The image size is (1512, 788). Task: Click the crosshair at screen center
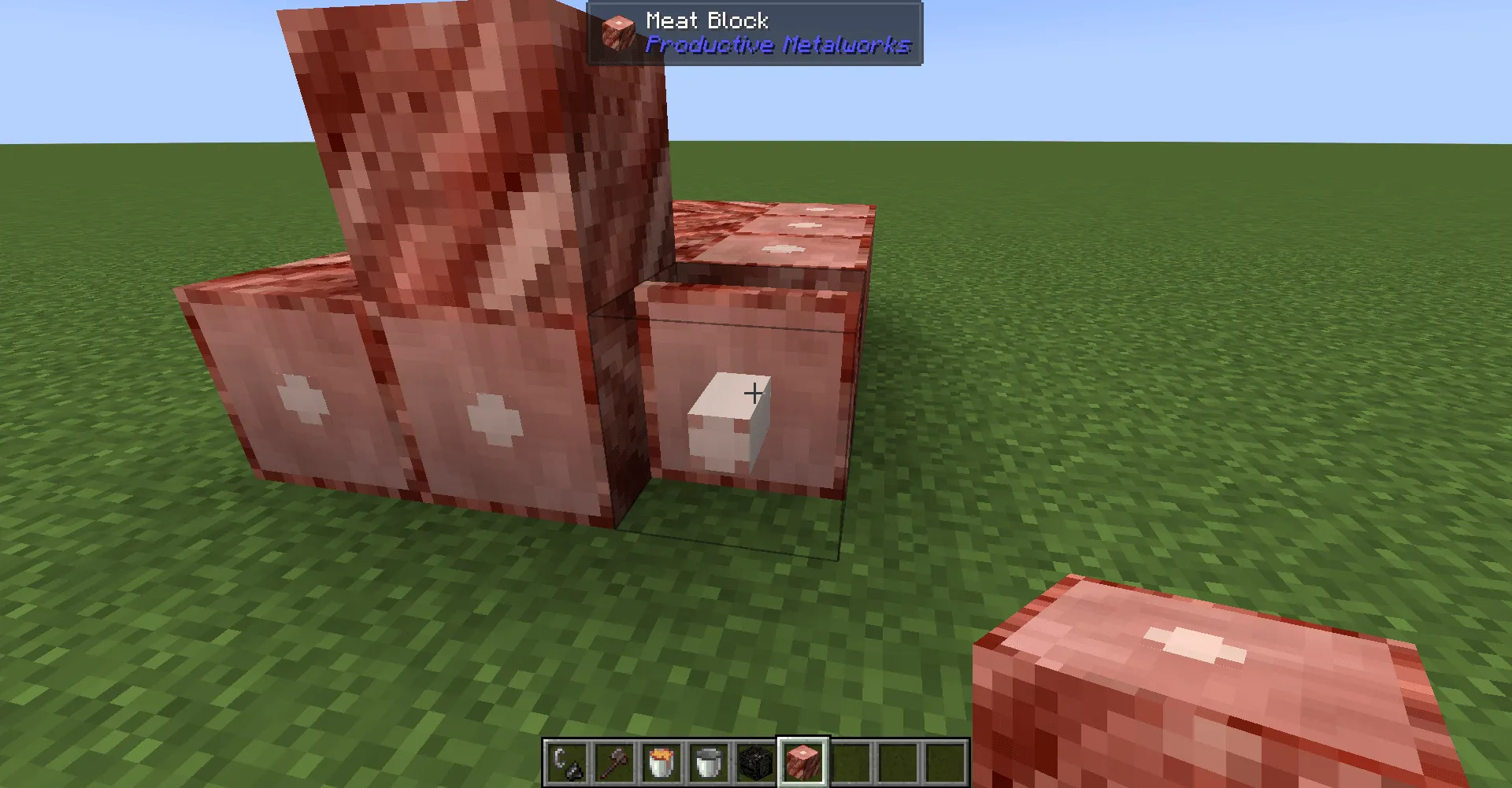tap(754, 394)
